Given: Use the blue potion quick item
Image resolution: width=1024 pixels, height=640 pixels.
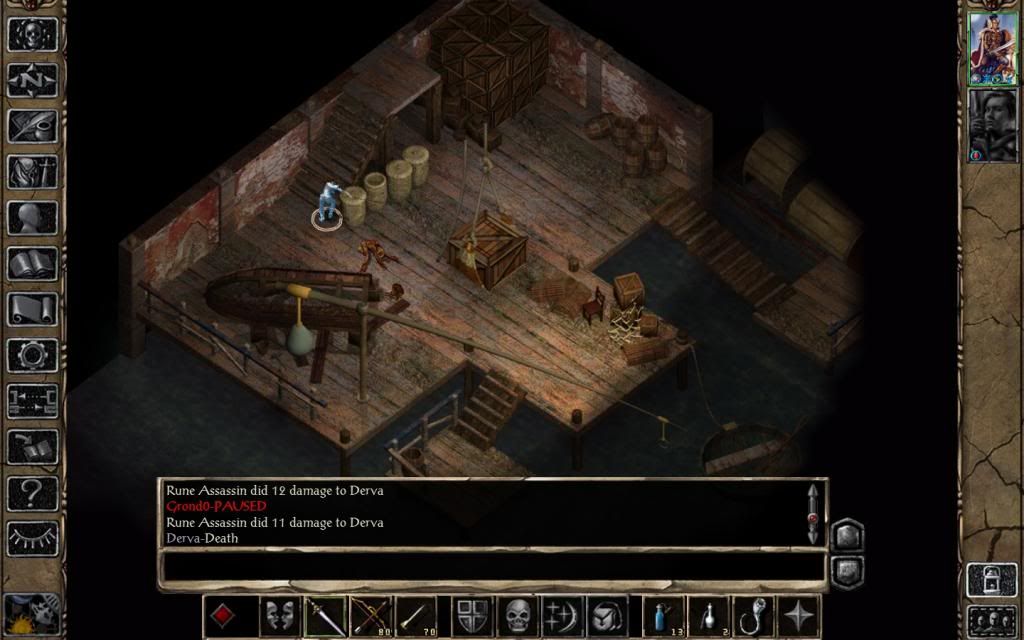Looking at the screenshot, I should [663, 615].
